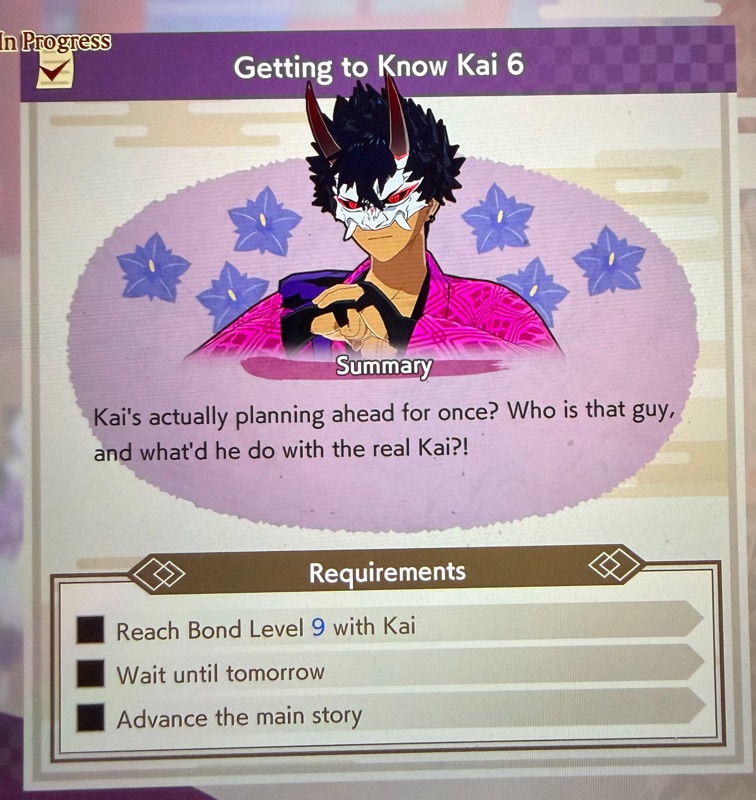This screenshot has height=800, width=756.
Task: Select the Advance the main story requirement
Action: (239, 717)
